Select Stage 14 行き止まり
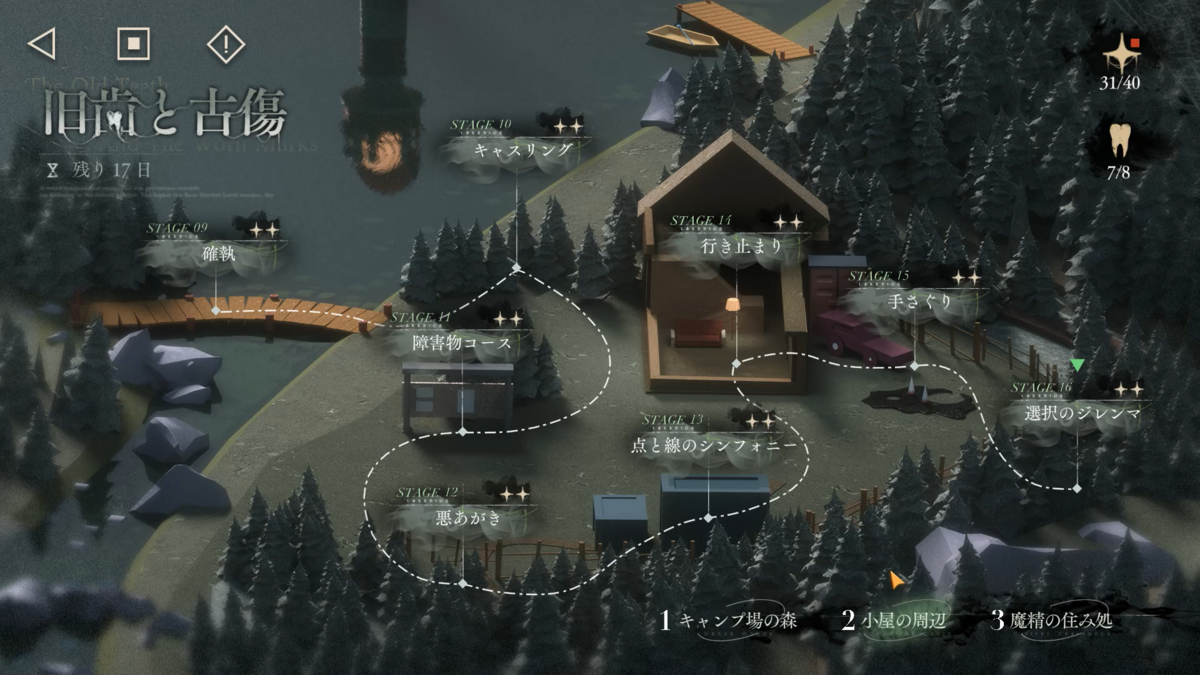1200x675 pixels. click(x=735, y=245)
